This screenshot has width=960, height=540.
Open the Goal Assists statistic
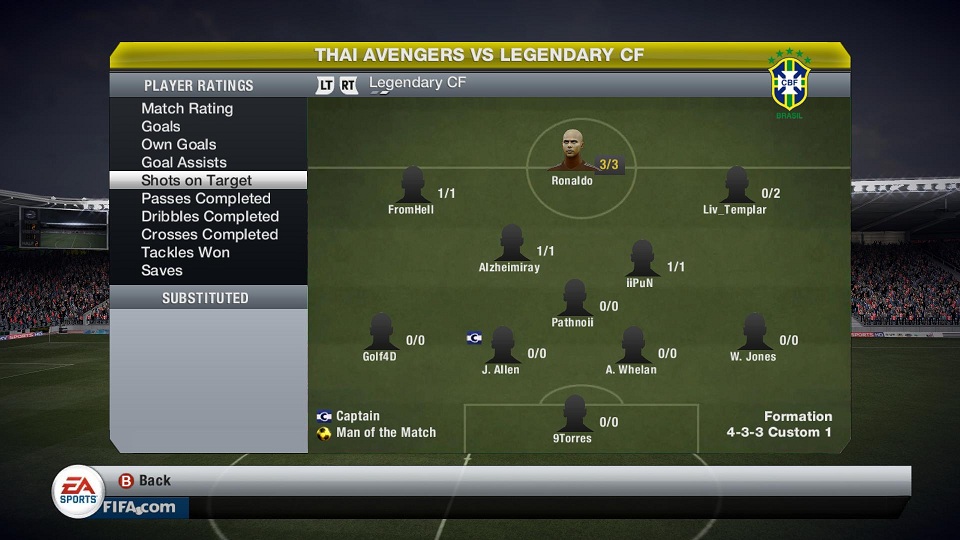coord(184,163)
